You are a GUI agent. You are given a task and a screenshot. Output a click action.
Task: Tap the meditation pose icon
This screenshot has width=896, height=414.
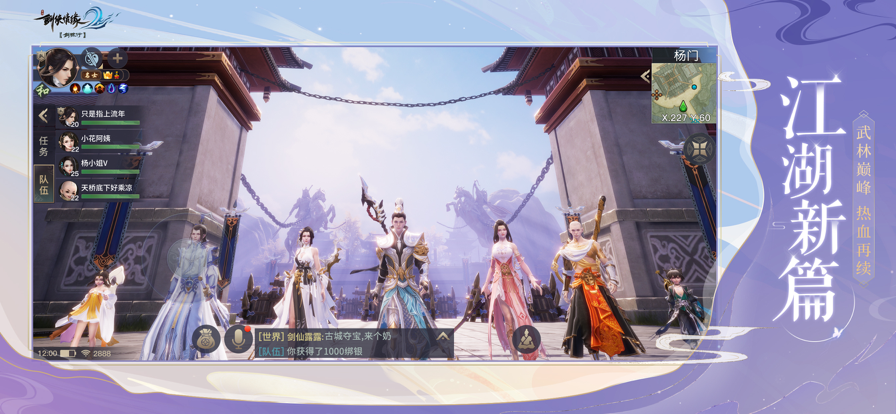click(525, 339)
